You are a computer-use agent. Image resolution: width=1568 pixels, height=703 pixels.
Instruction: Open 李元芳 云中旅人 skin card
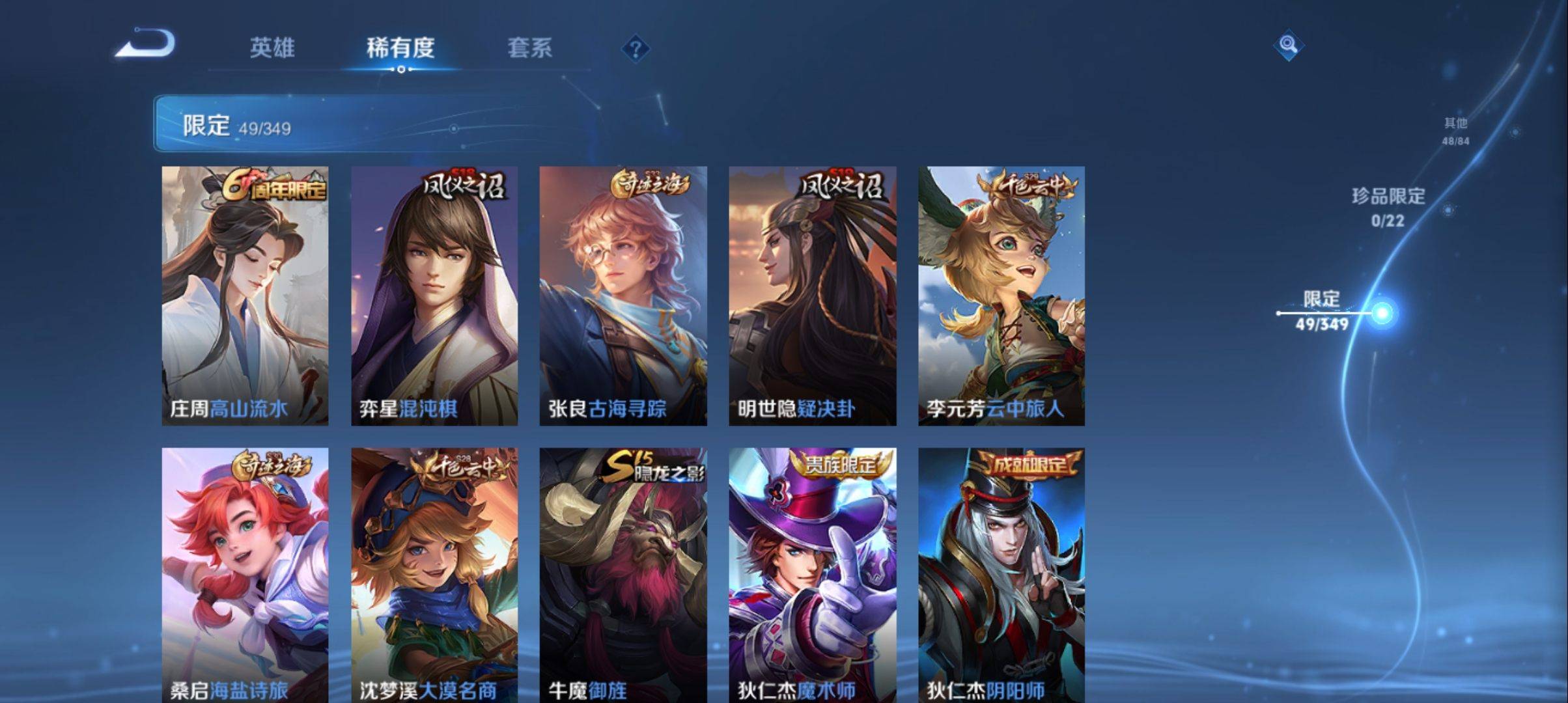click(x=1001, y=296)
